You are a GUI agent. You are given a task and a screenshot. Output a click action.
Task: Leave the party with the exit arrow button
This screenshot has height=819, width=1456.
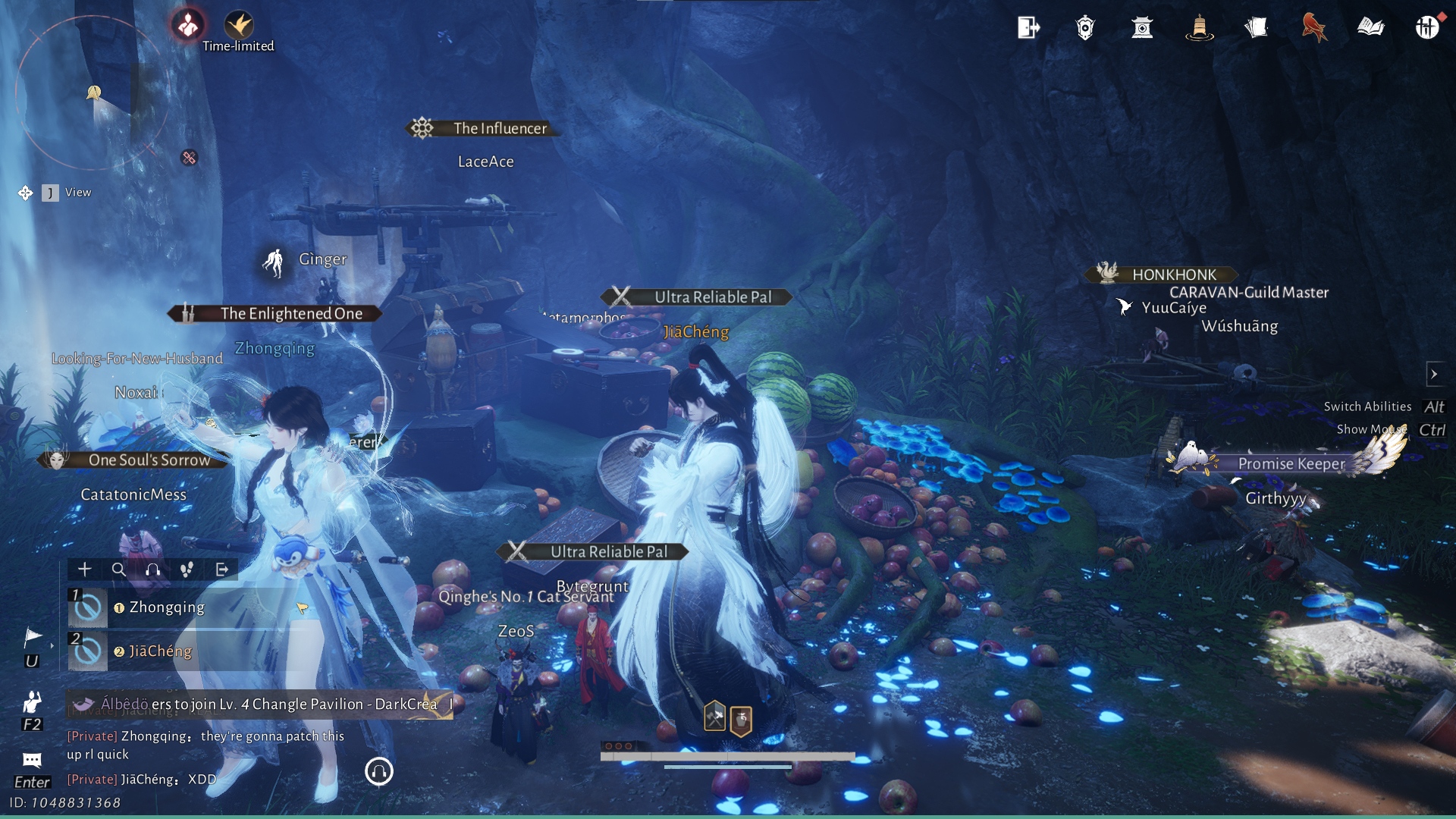(x=222, y=569)
